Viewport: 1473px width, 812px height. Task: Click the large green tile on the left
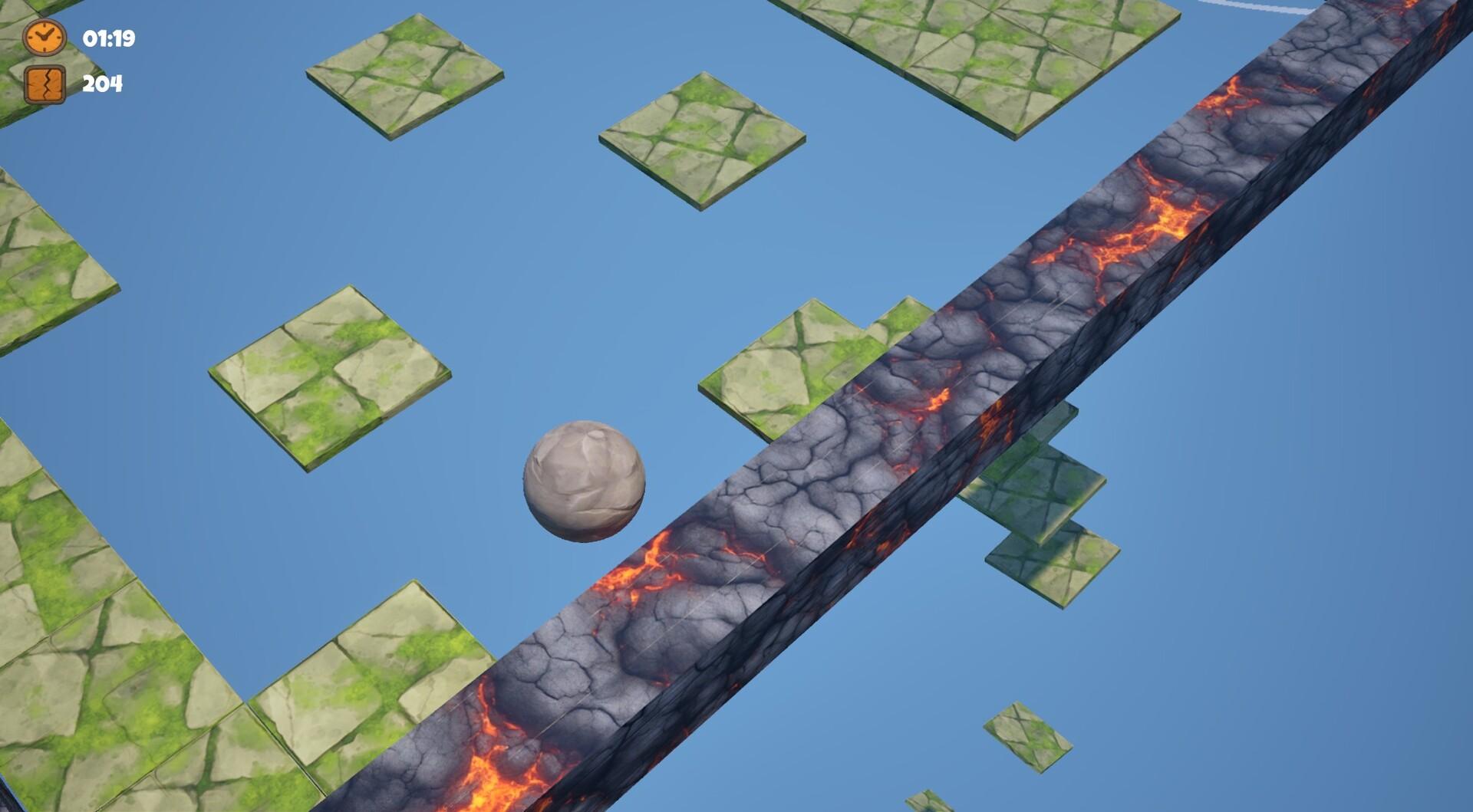click(330, 376)
